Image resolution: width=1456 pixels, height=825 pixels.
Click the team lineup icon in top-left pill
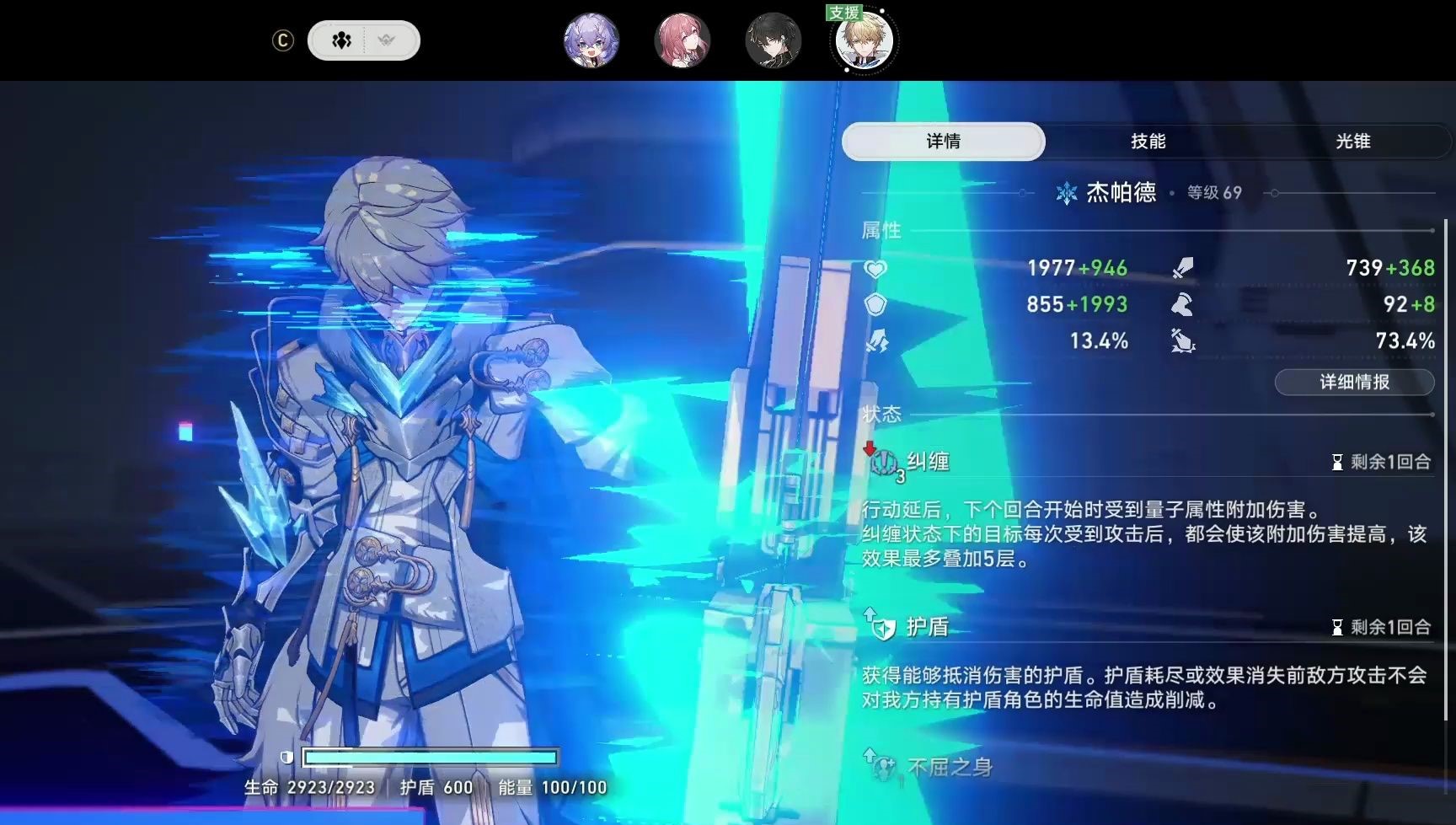point(340,40)
